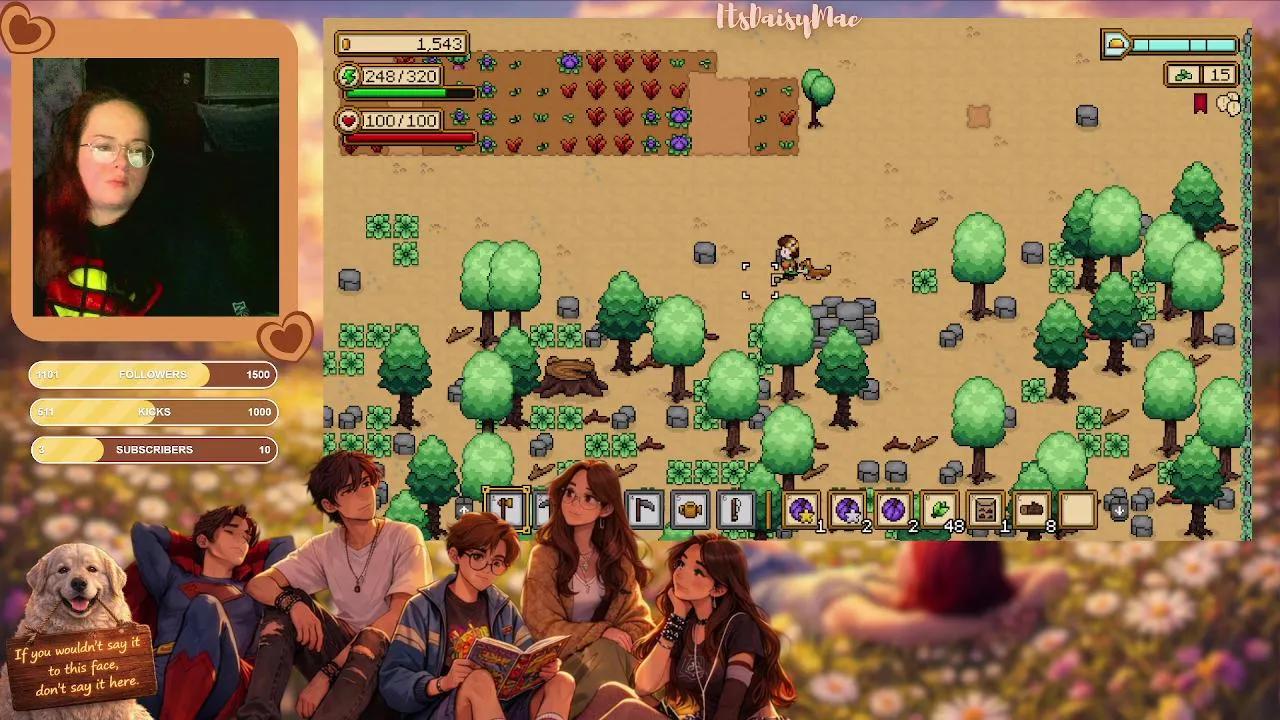The width and height of the screenshot is (1280, 720).
Task: Click the sun icon on the daytime bar
Action: [1115, 43]
